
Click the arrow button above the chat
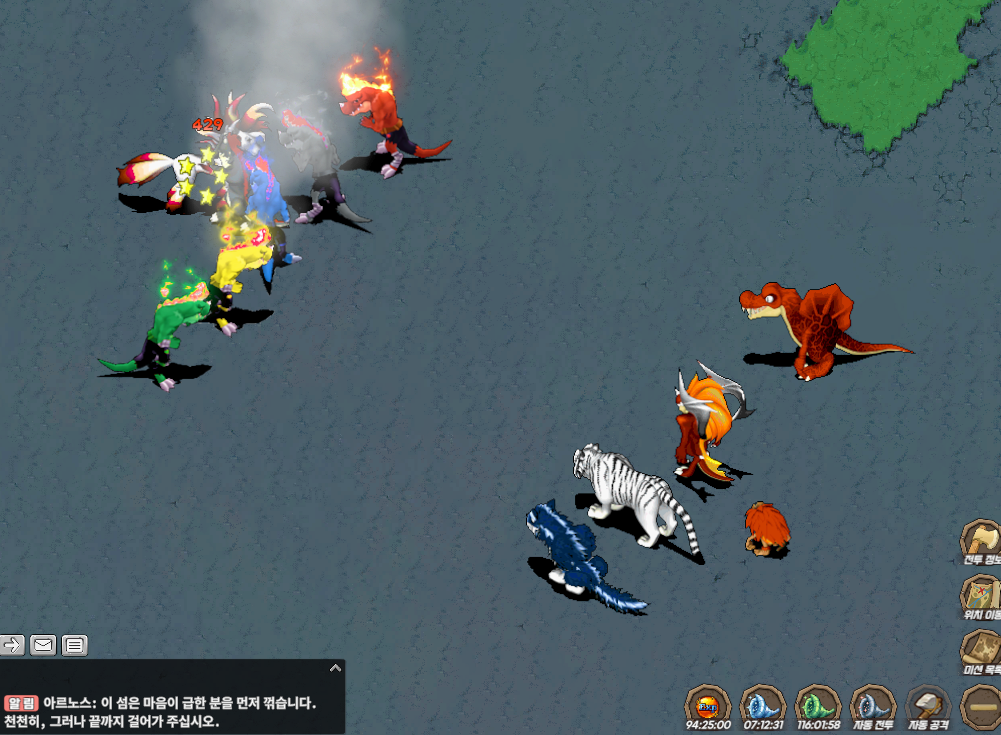(13, 645)
